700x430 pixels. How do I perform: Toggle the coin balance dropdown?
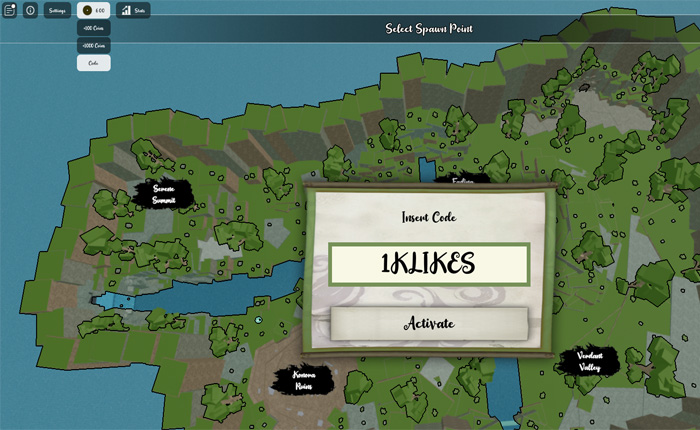point(94,10)
